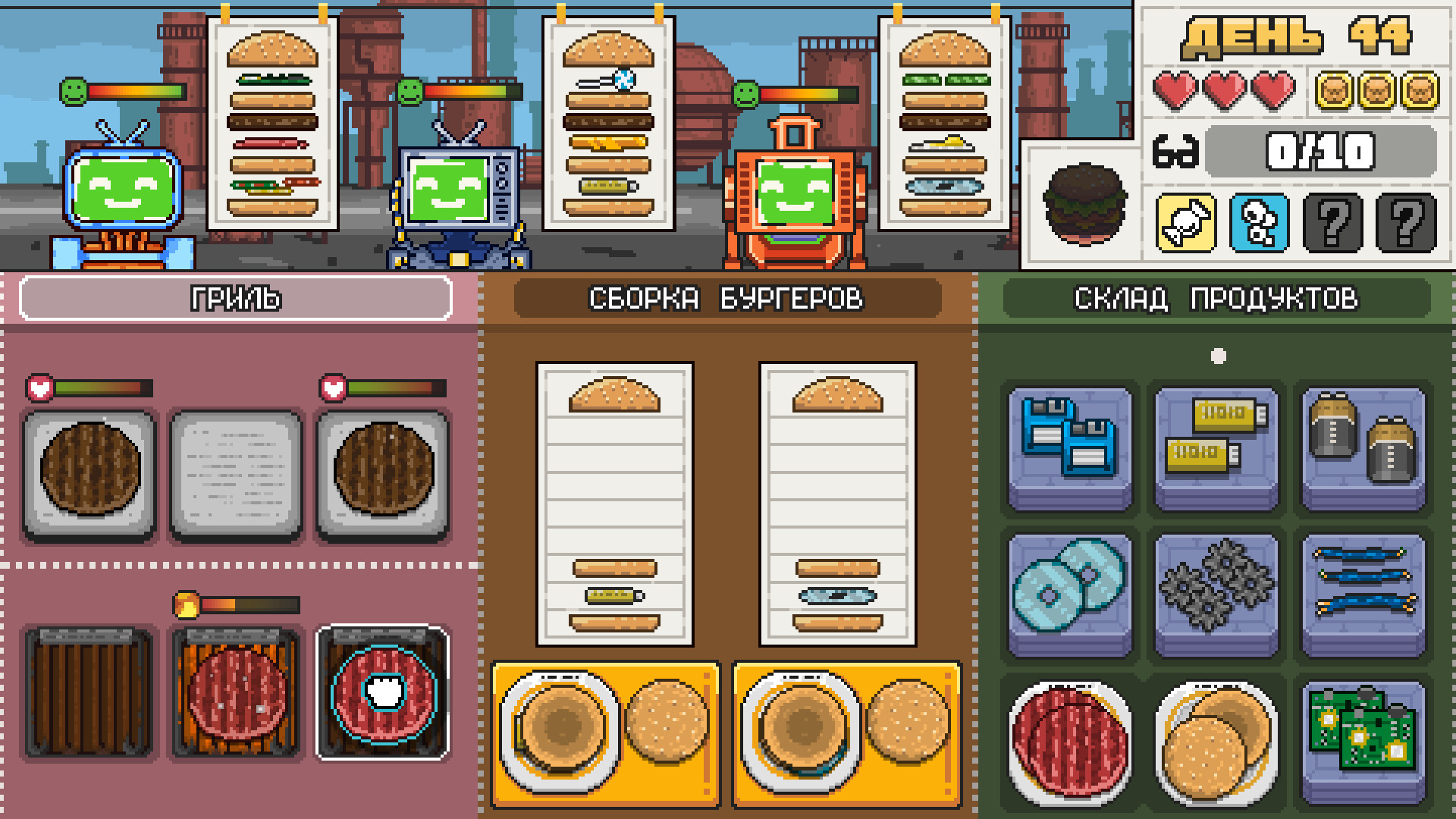Click the СБОРКА БУРГЕРОВ section header
This screenshot has height=819, width=1456.
(x=727, y=299)
